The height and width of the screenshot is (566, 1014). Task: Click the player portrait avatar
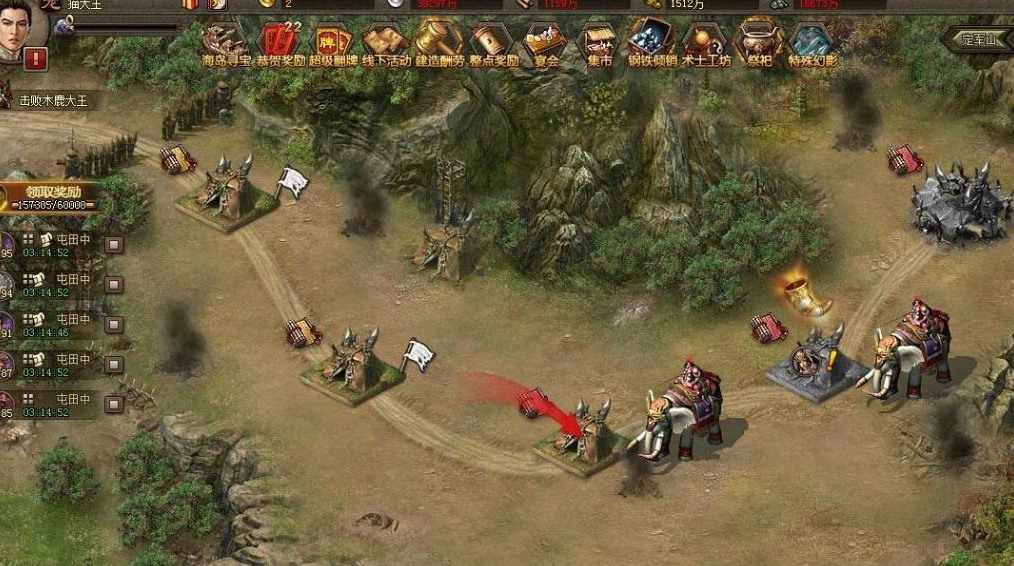22,25
